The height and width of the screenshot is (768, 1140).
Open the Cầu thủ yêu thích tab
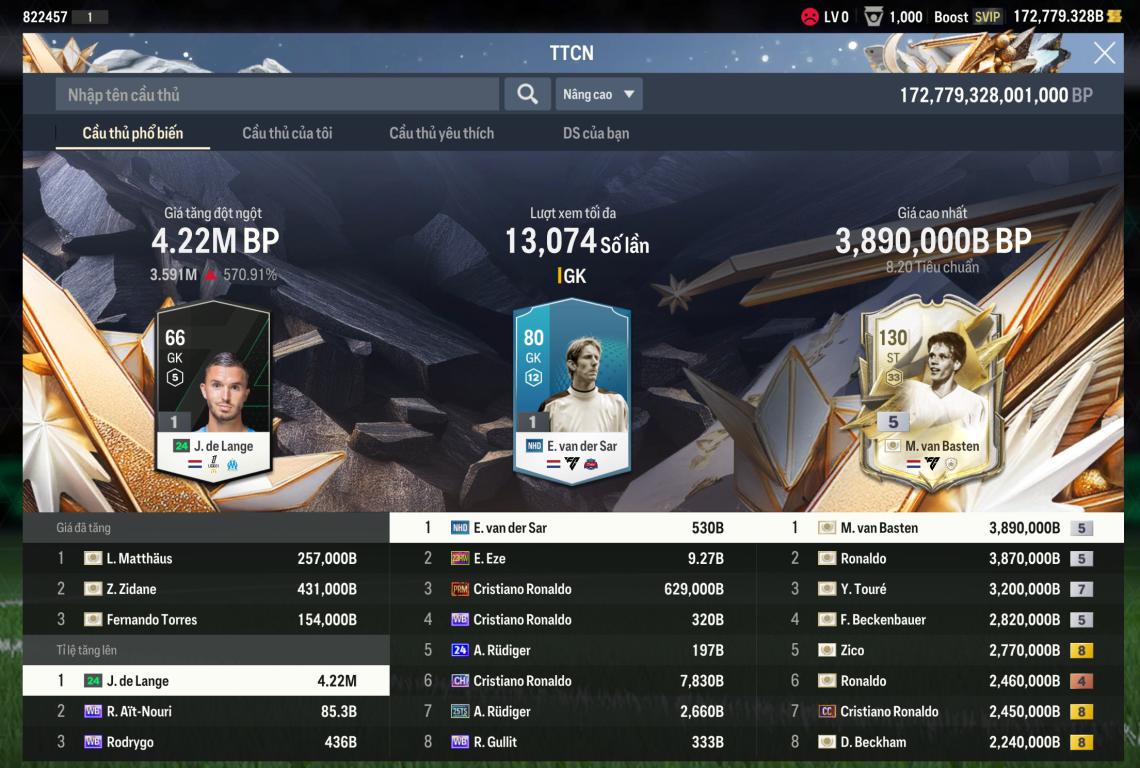point(441,133)
